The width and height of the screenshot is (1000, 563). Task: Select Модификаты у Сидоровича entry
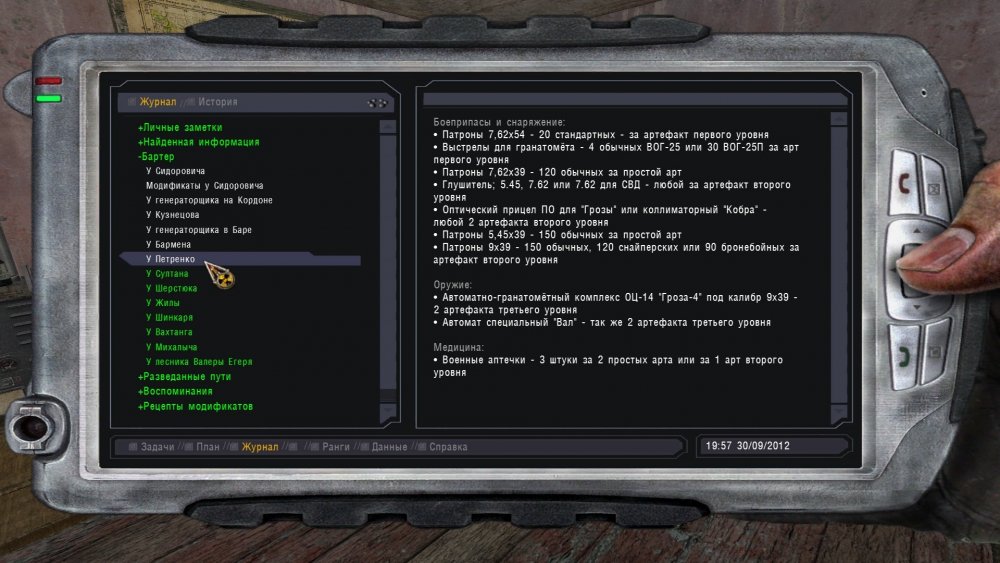204,186
